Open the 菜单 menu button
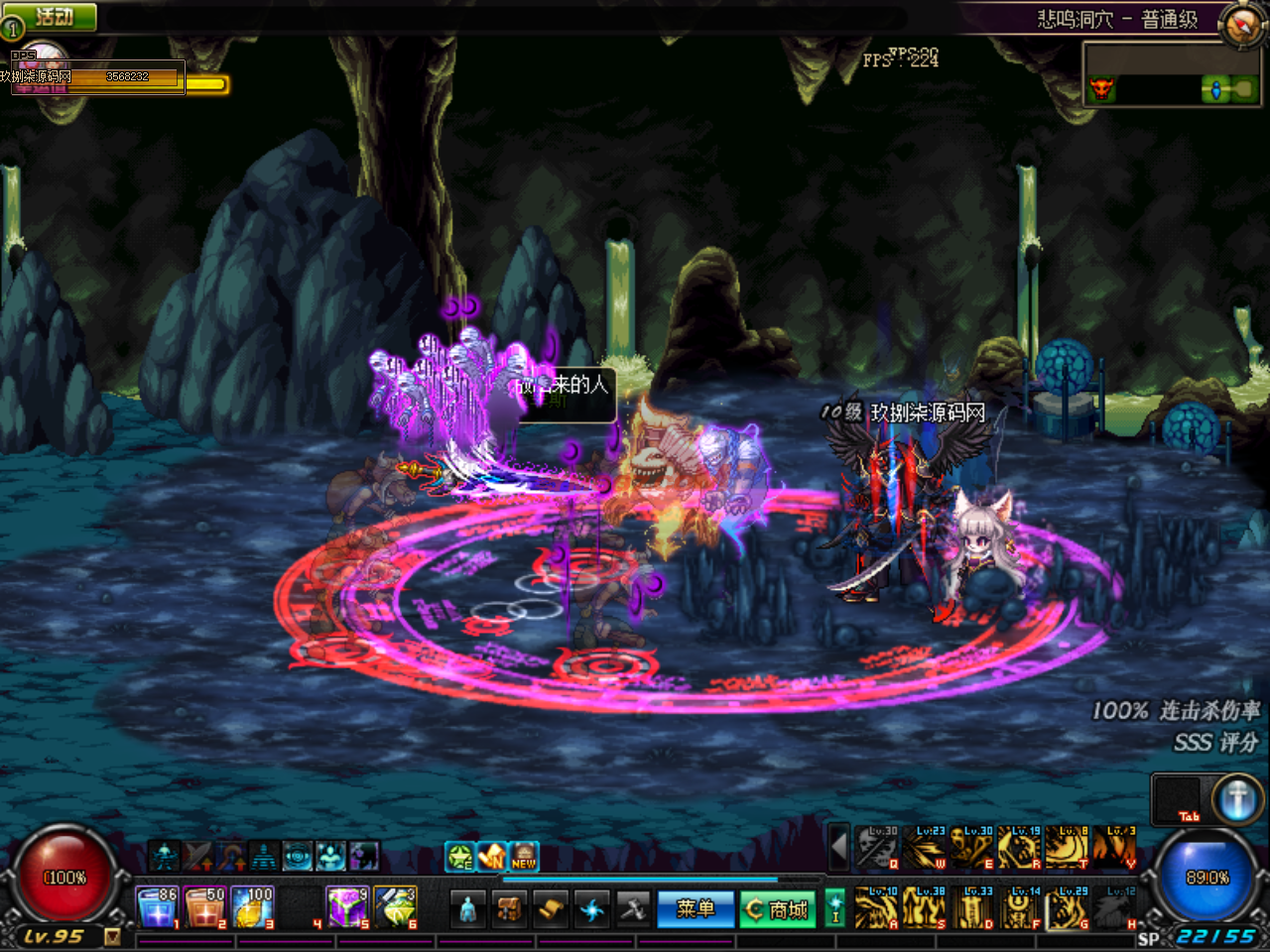The height and width of the screenshot is (952, 1270). pyautogui.click(x=696, y=908)
